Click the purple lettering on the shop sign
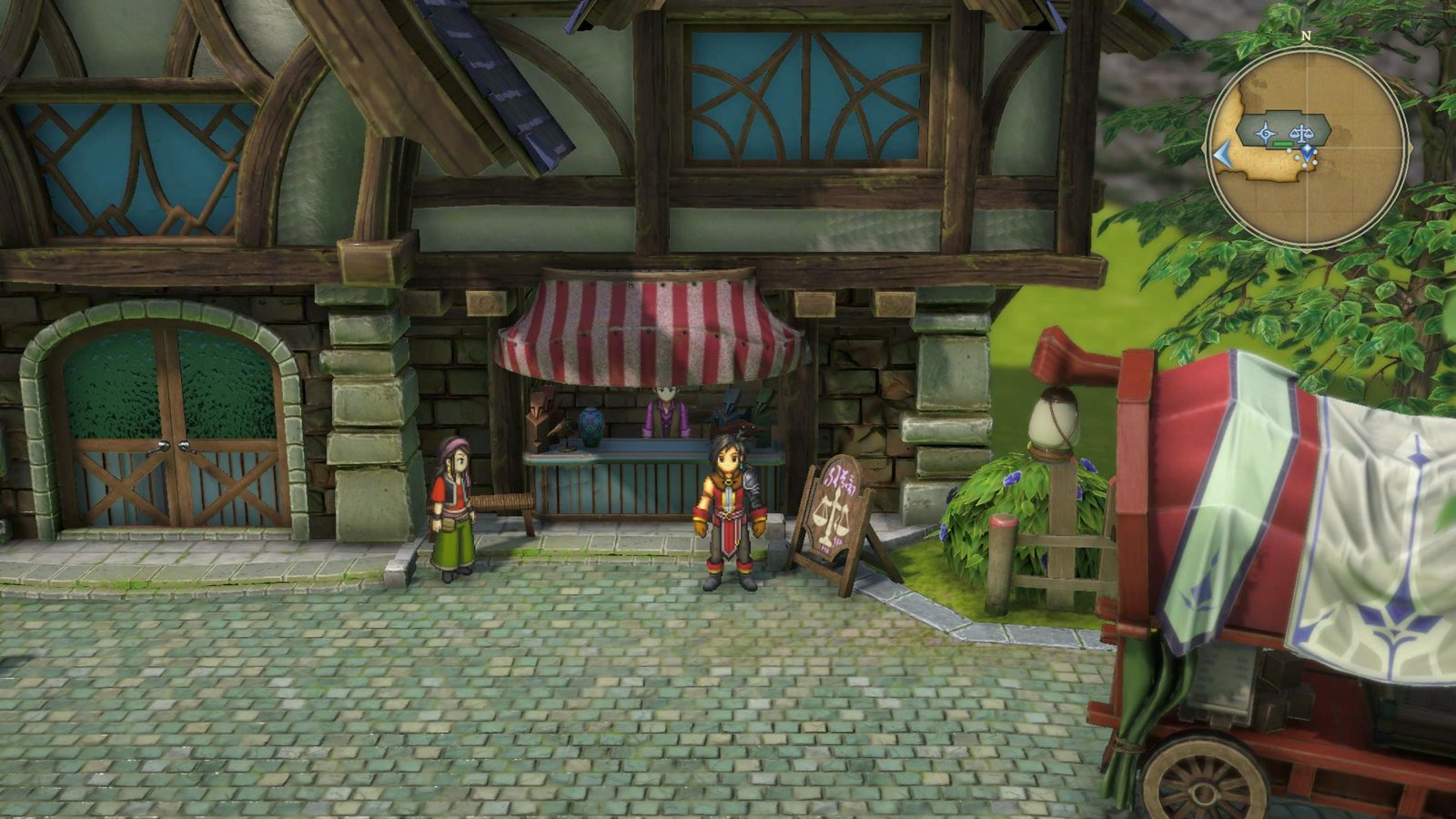The height and width of the screenshot is (819, 1456). [x=839, y=479]
